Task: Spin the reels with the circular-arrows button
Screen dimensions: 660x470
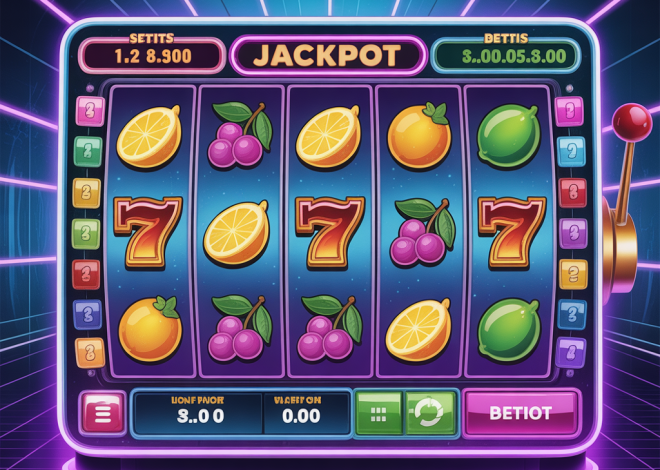Action: 431,412
